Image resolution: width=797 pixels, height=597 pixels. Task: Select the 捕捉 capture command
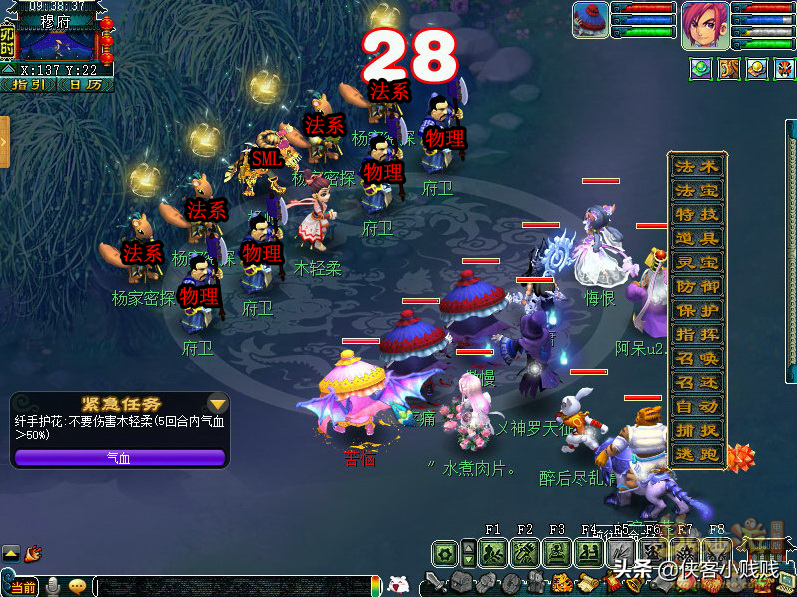(x=696, y=431)
